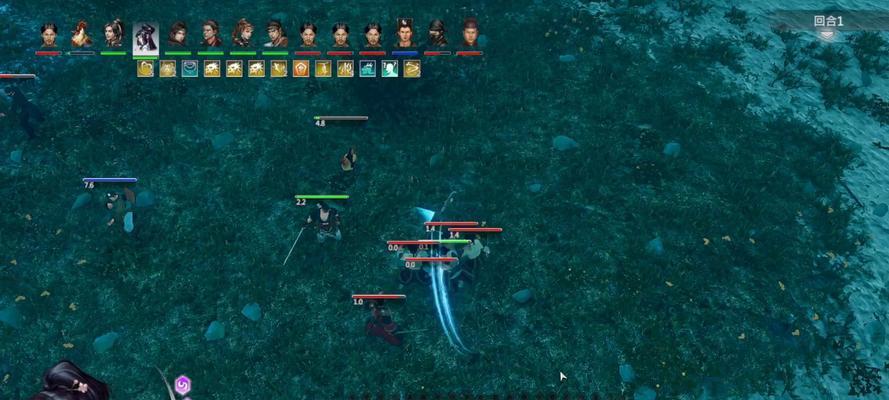Activate the teal whirlpool skill icon
Image resolution: width=889 pixels, height=400 pixels.
189,69
